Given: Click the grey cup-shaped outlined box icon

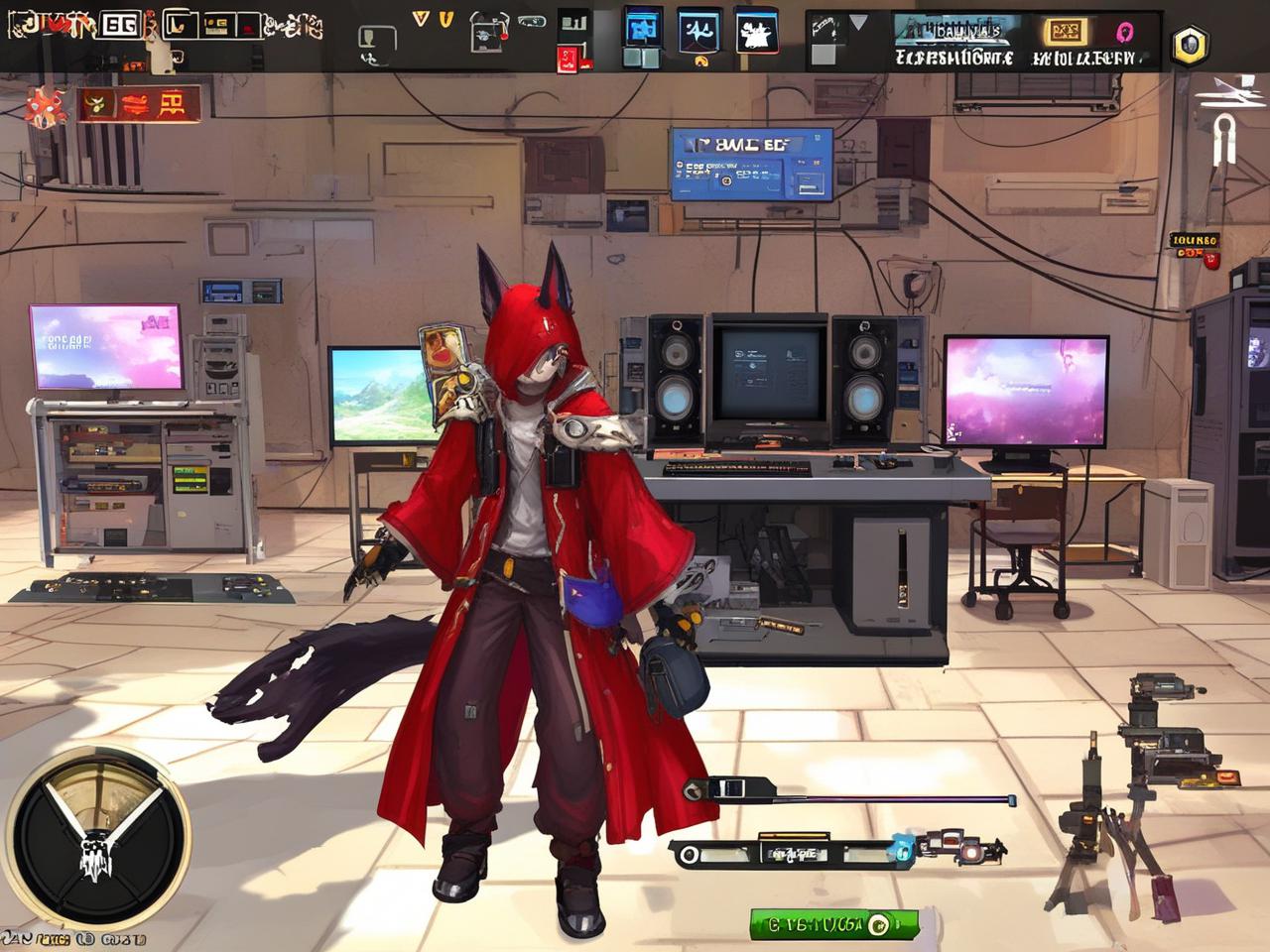Looking at the screenshot, I should pos(377,40).
